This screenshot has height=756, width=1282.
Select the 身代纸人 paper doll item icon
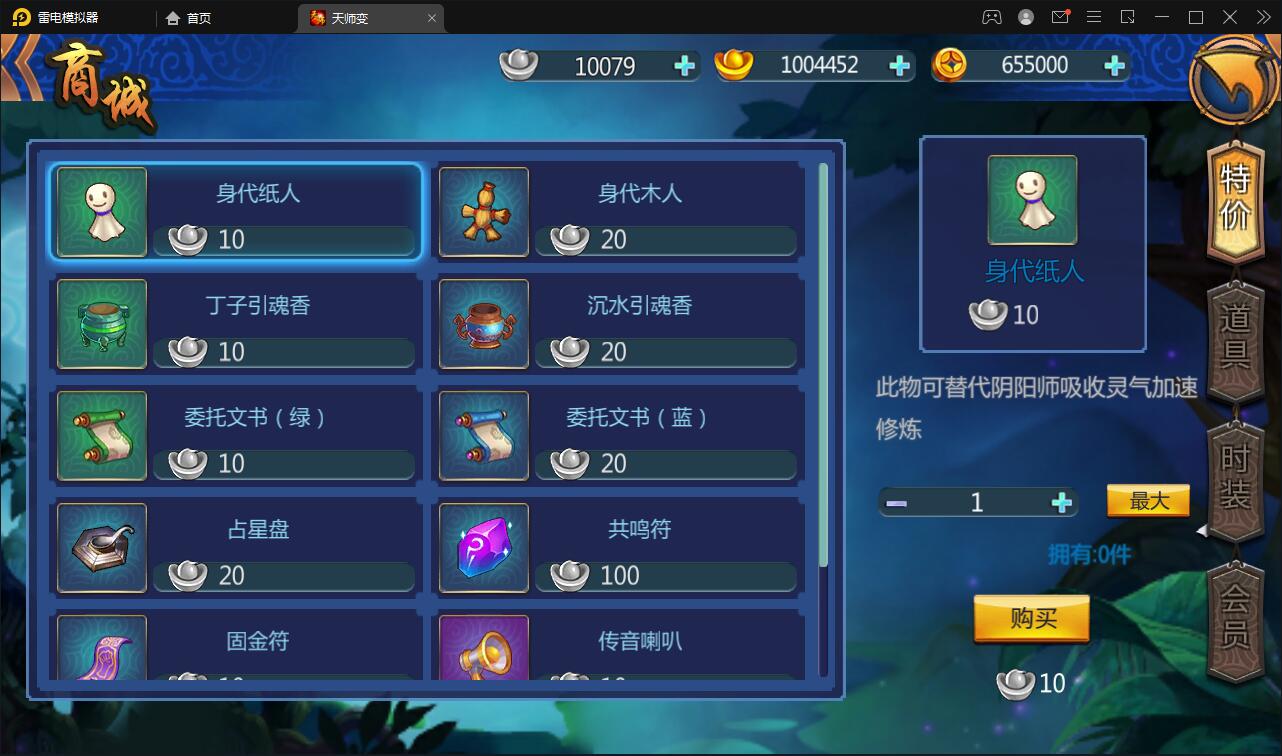[x=100, y=211]
